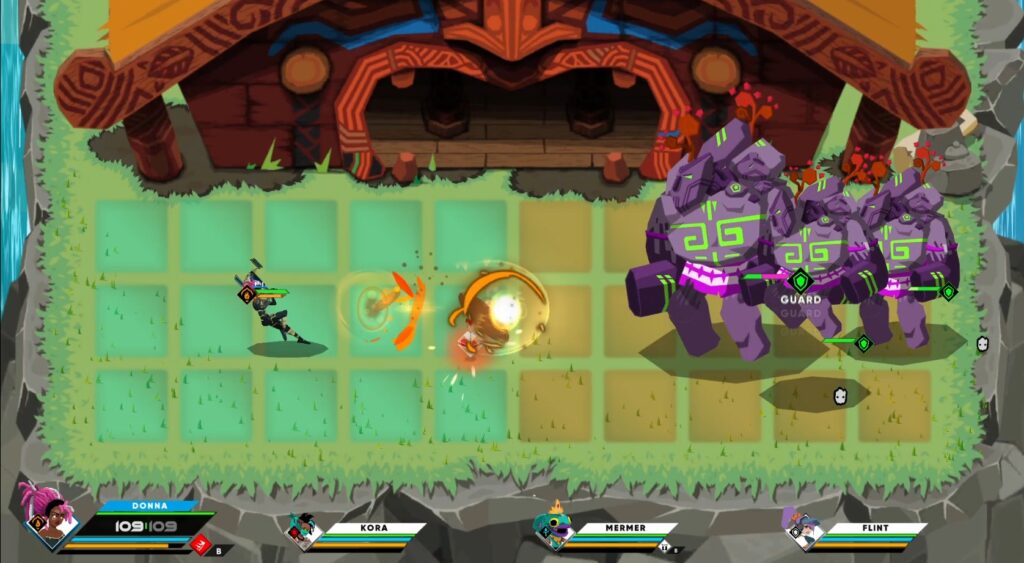The image size is (1024, 563).
Task: Select Donna's character portrait
Action: click(x=50, y=516)
